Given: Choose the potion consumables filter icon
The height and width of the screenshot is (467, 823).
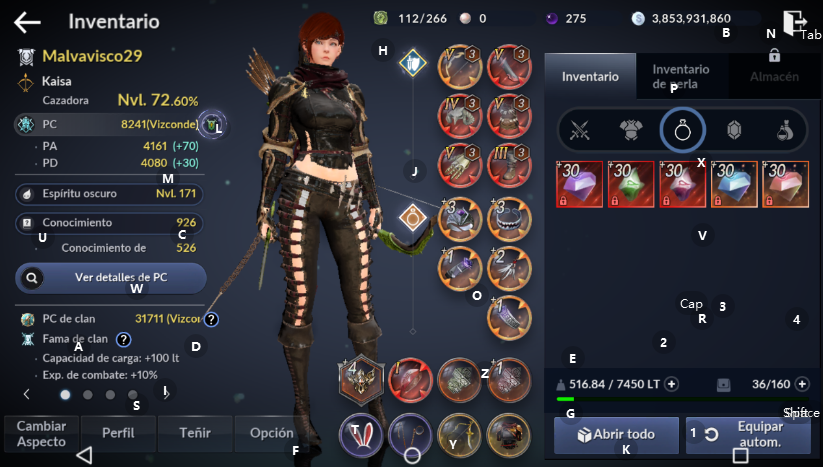Looking at the screenshot, I should pos(786,129).
